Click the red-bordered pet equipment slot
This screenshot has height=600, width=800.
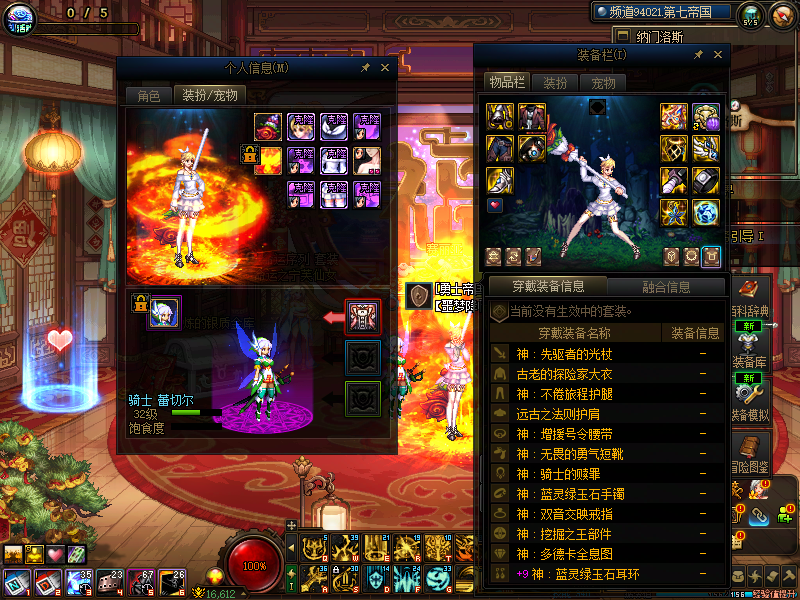point(362,317)
